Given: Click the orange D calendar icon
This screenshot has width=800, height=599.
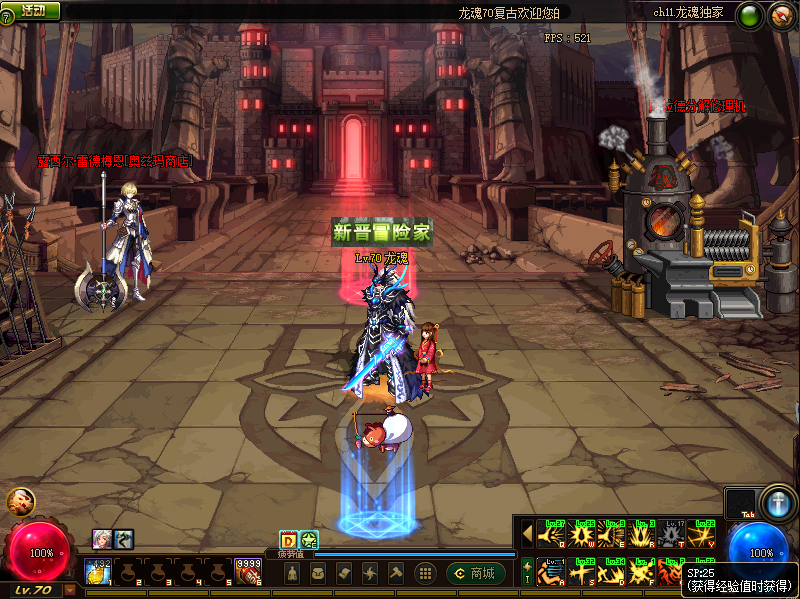Looking at the screenshot, I should click(288, 540).
